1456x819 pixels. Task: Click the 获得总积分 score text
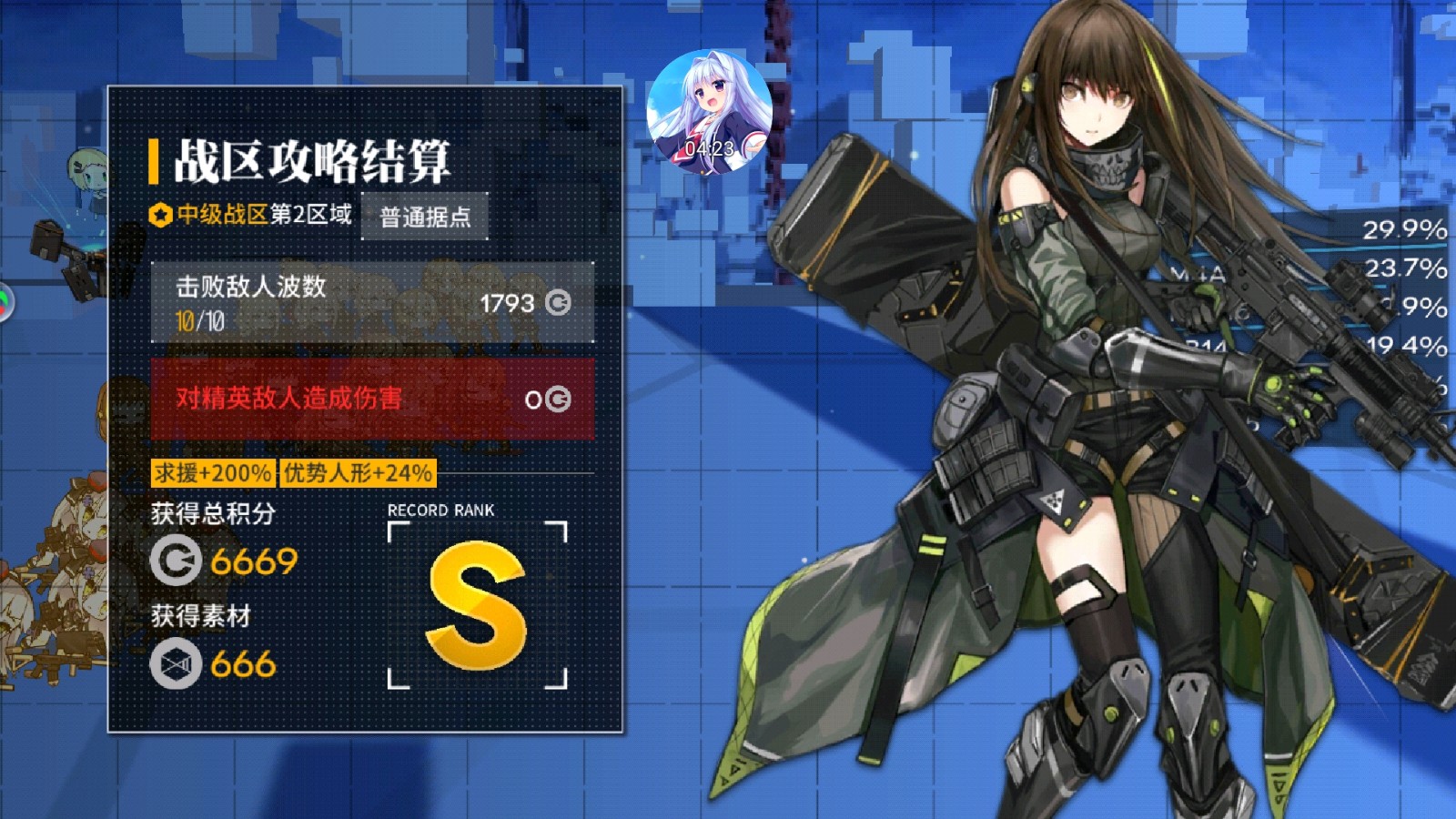coord(211,513)
